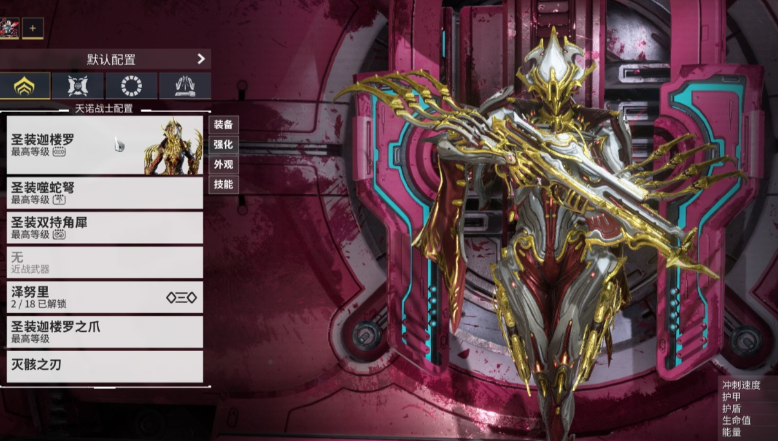The image size is (778, 441).
Task: Click the empty 近战武器 melee slot
Action: click(105, 262)
